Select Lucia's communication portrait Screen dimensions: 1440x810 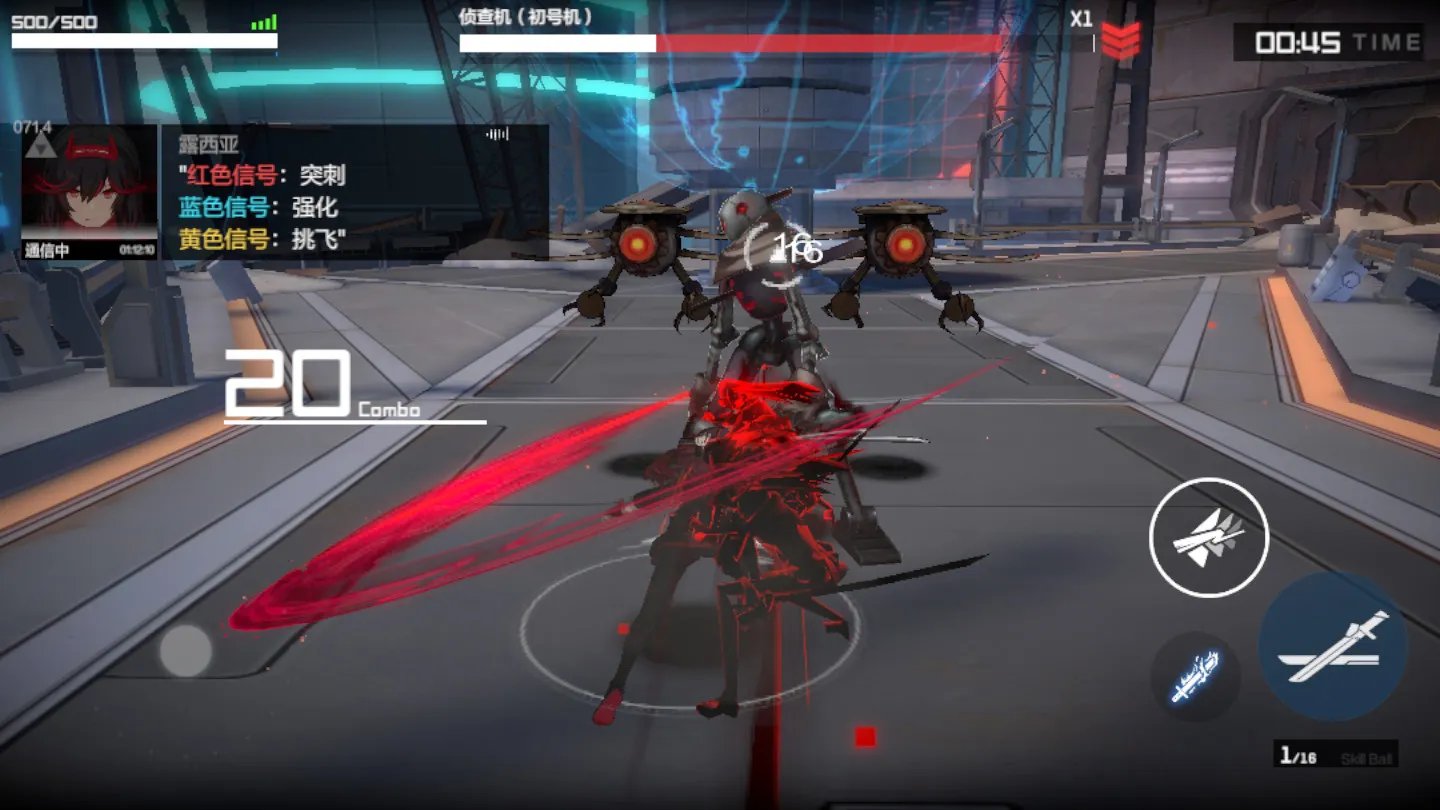(89, 190)
